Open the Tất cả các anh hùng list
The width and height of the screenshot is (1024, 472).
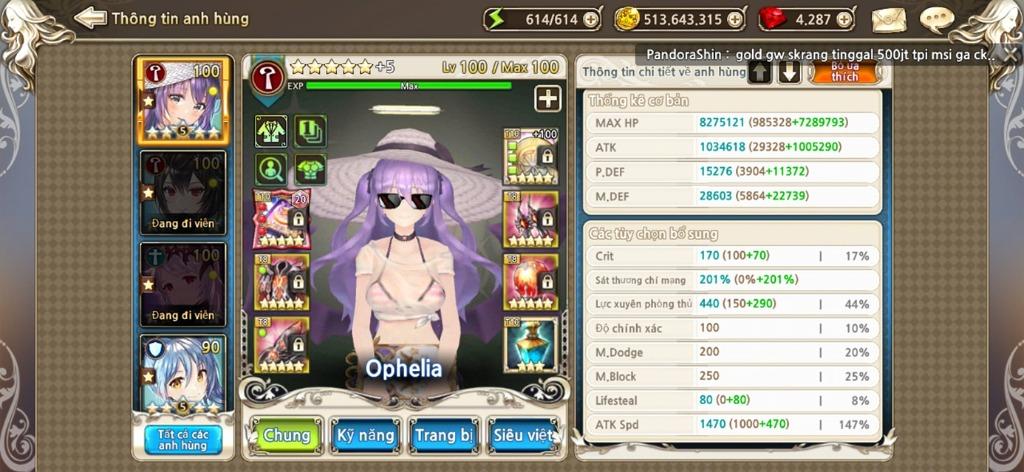point(183,439)
